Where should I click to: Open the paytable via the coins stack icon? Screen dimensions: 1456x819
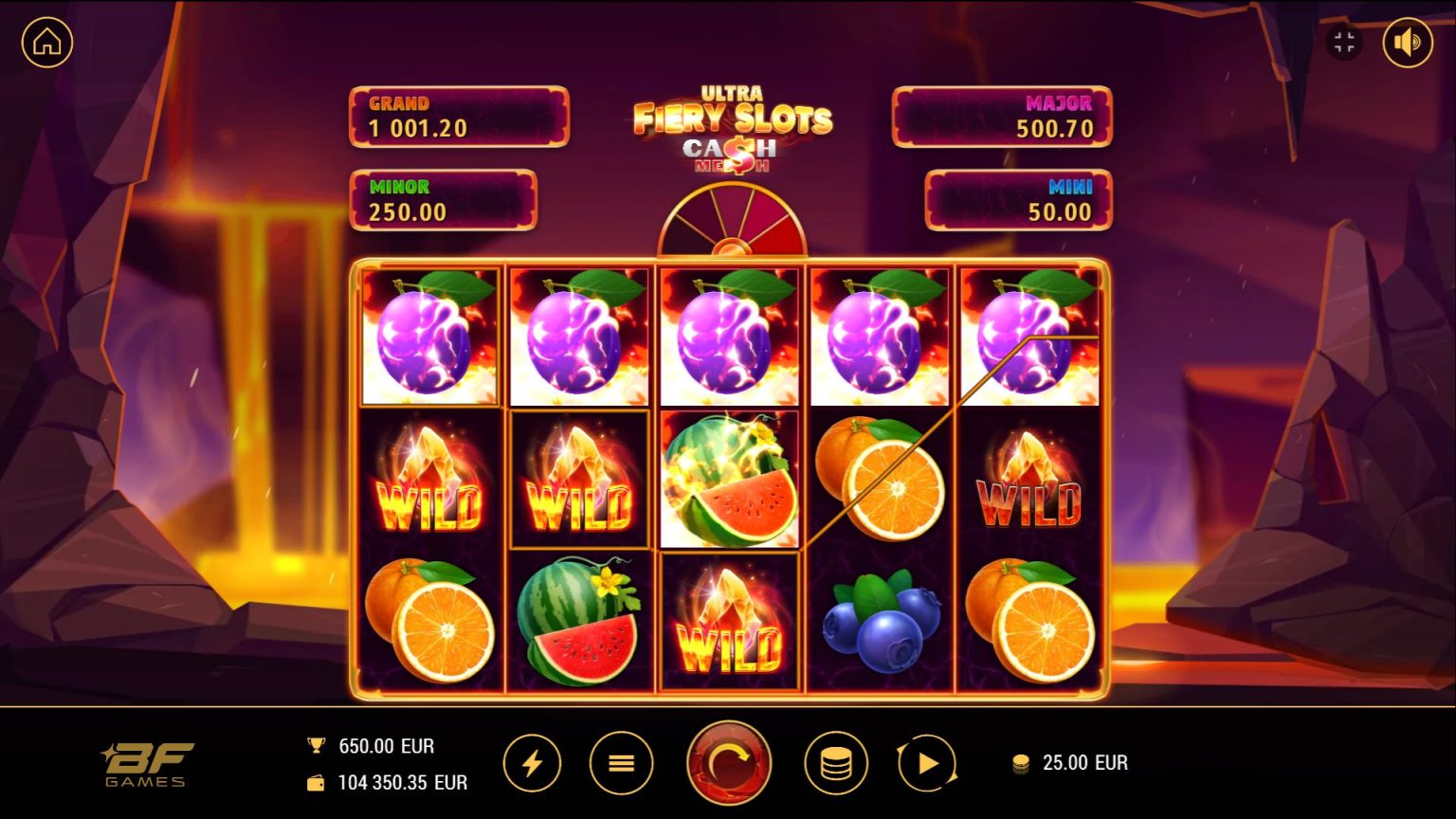pos(838,763)
